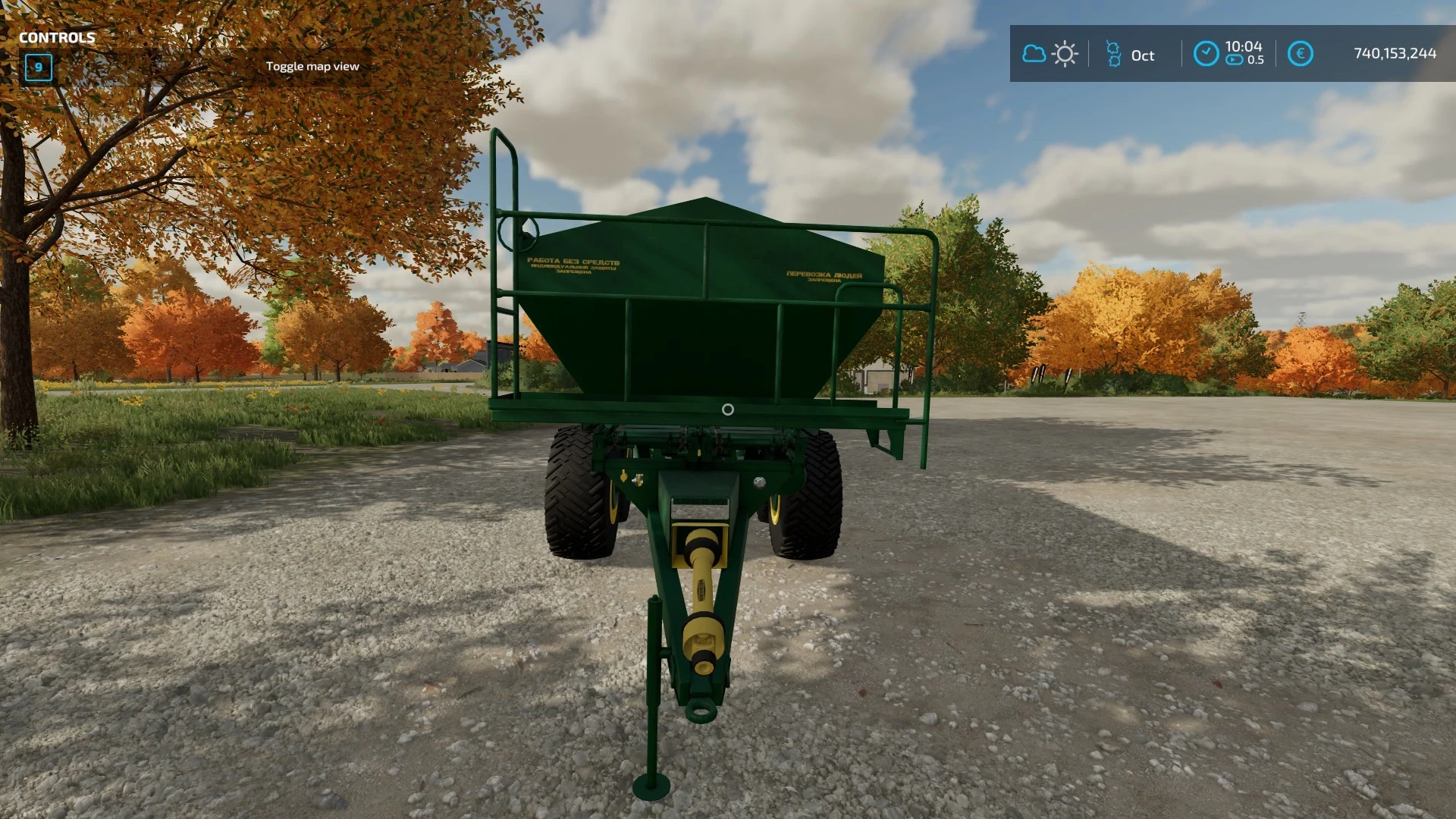The height and width of the screenshot is (819, 1456).
Task: Click the weather section of the HUD bar
Action: (1049, 54)
